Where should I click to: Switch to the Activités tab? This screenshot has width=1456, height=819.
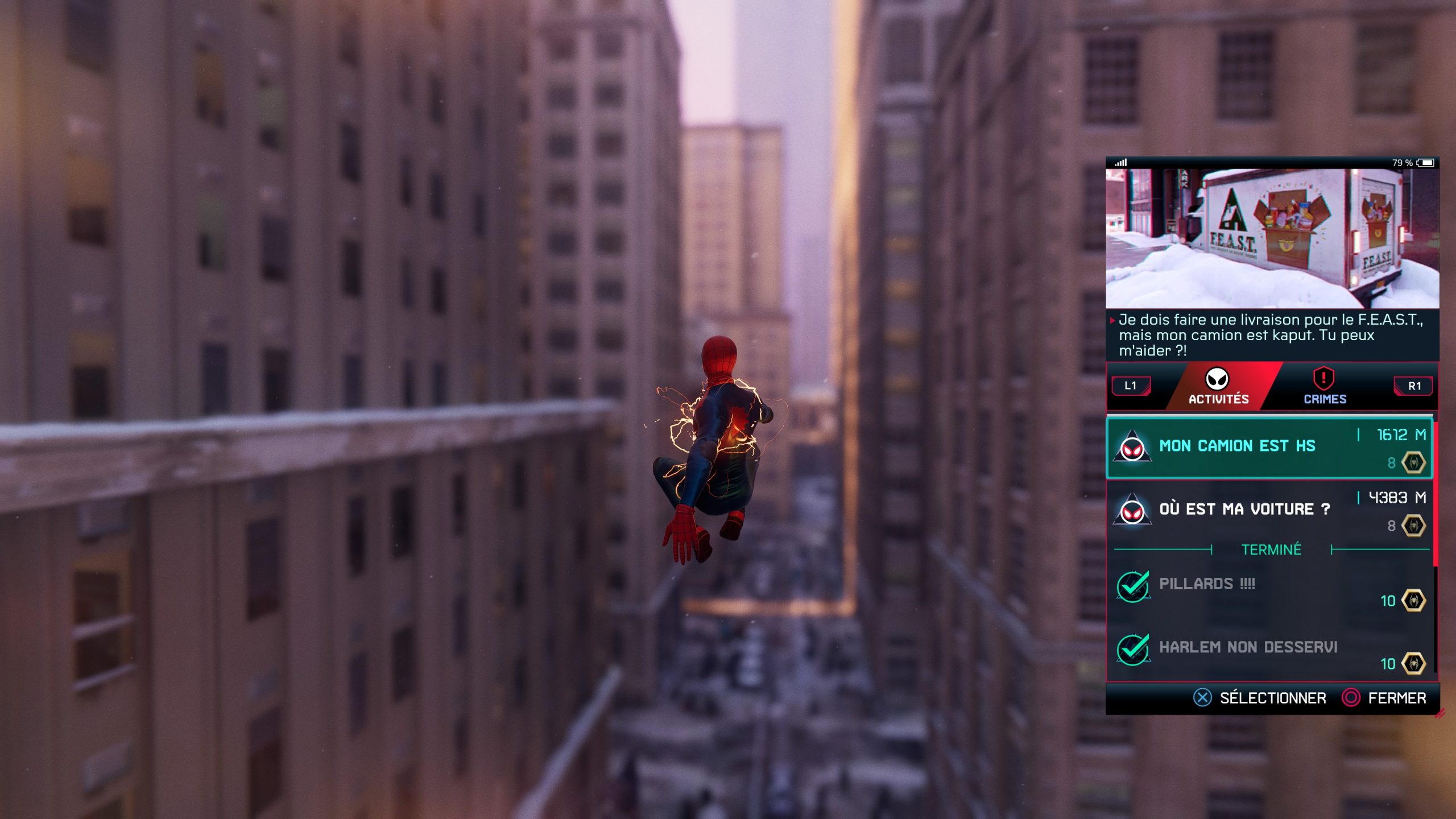pos(1218,387)
